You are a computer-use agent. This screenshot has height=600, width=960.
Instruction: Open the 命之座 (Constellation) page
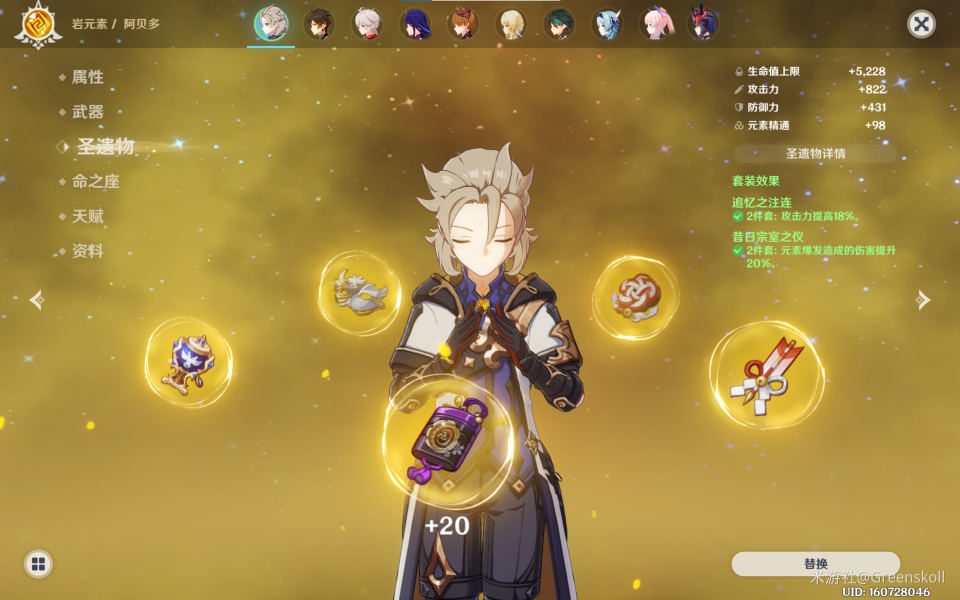click(x=95, y=182)
